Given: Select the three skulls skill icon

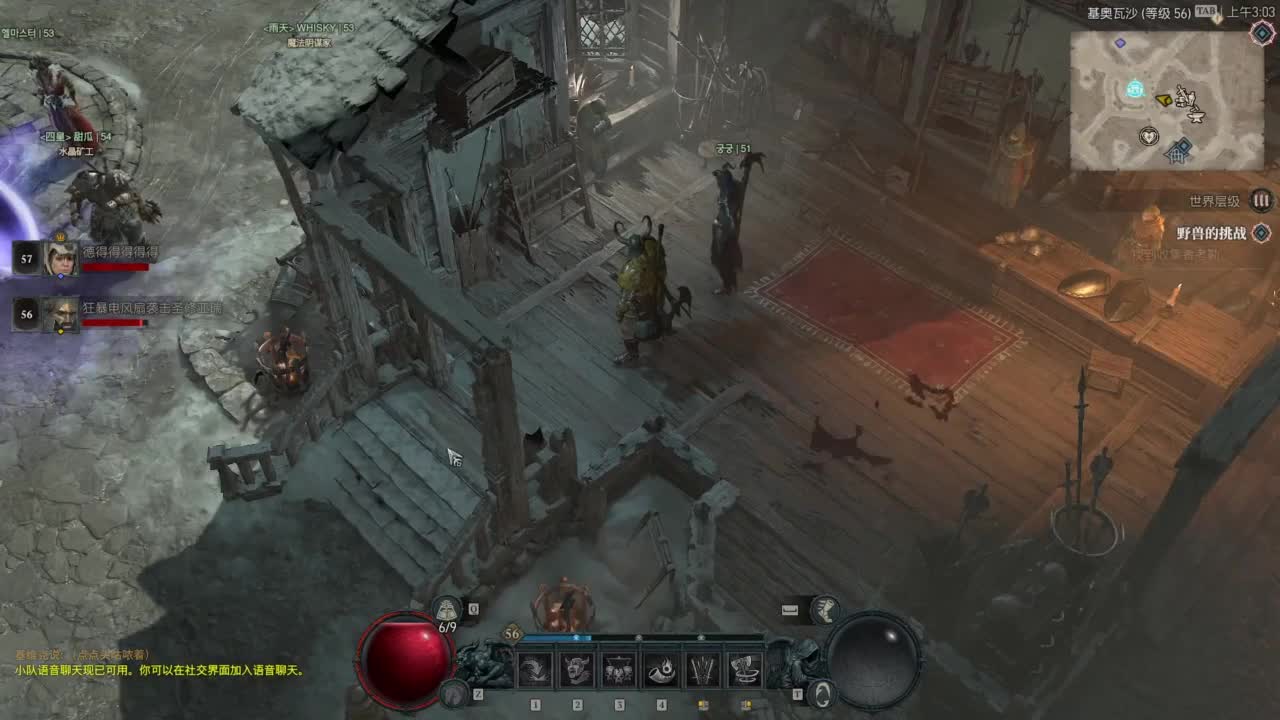Looking at the screenshot, I should (619, 669).
